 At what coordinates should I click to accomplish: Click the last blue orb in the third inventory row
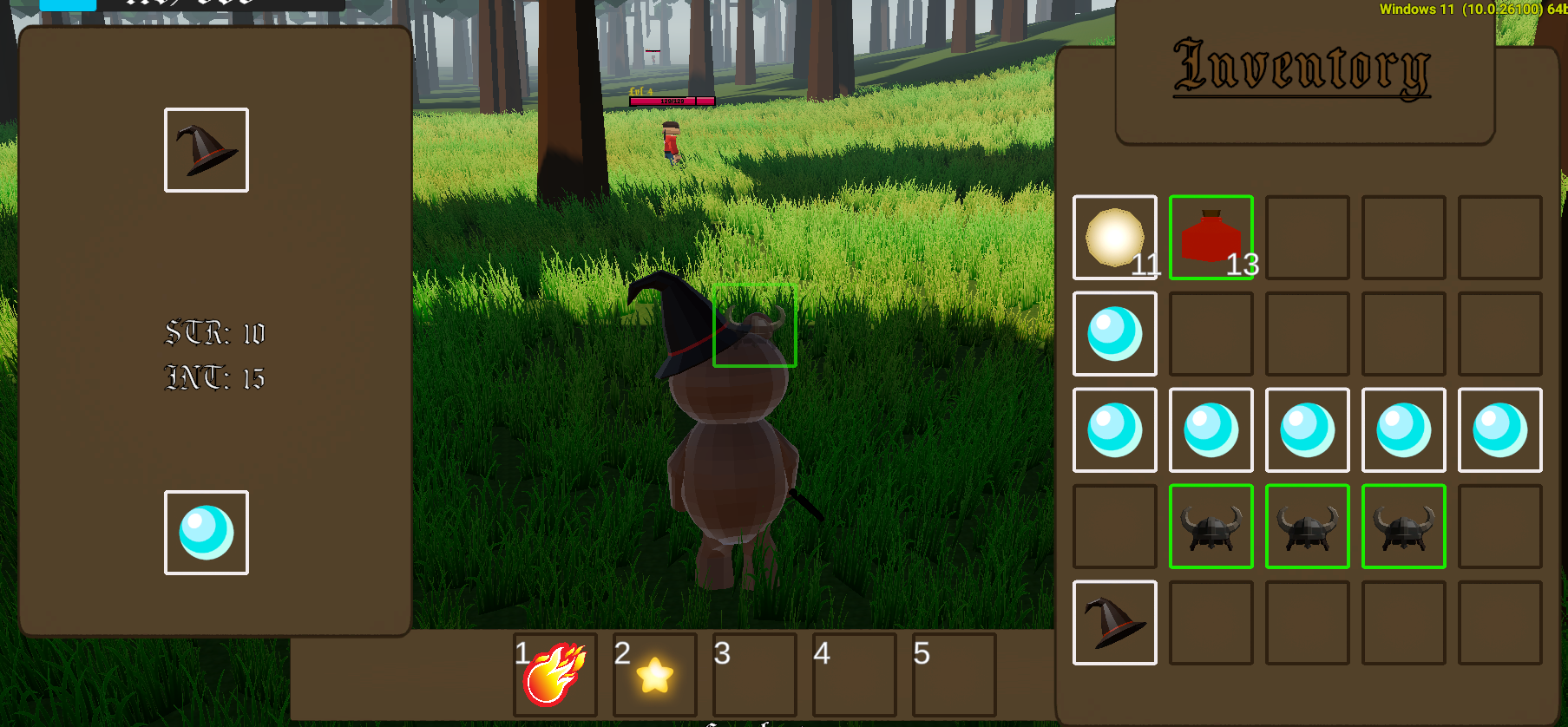tap(1499, 429)
